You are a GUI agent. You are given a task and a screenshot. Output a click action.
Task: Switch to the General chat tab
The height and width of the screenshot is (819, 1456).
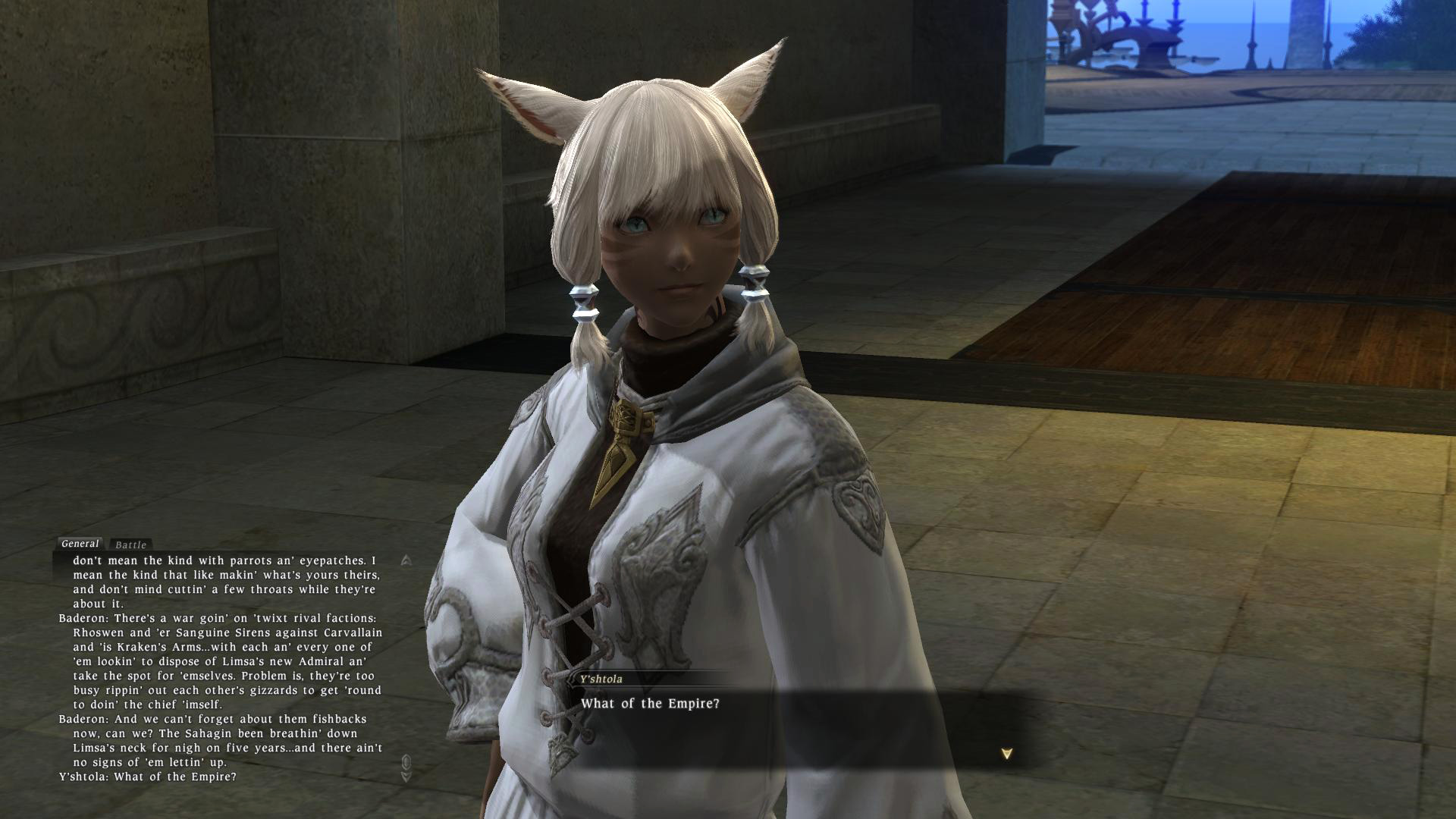coord(80,544)
